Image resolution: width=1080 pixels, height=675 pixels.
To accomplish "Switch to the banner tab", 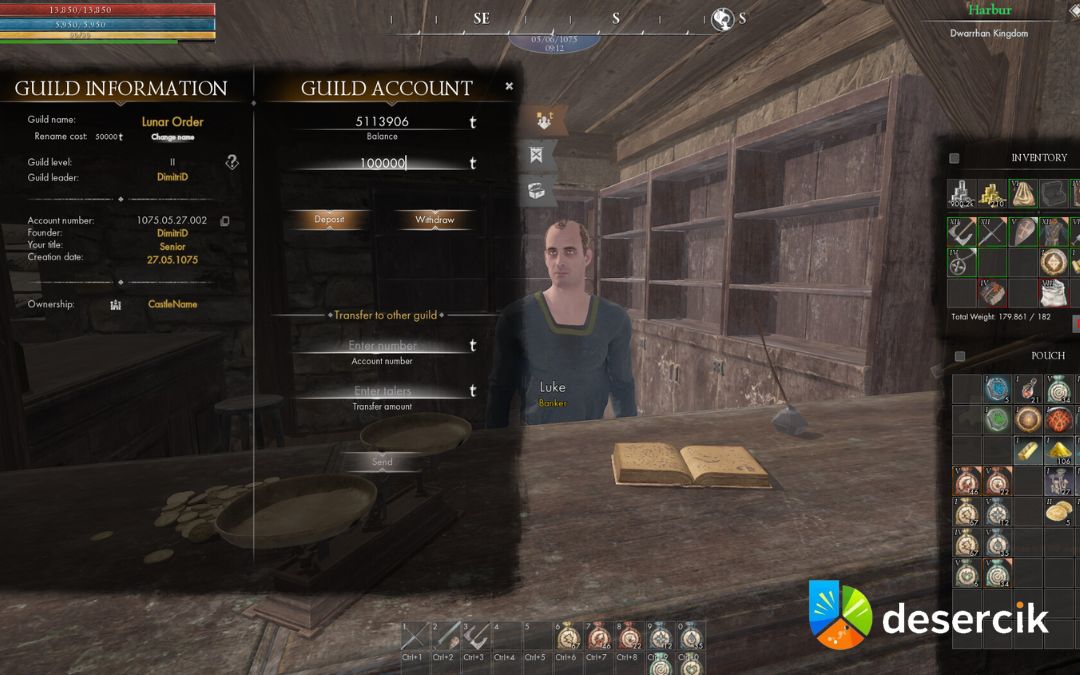I will 536,156.
